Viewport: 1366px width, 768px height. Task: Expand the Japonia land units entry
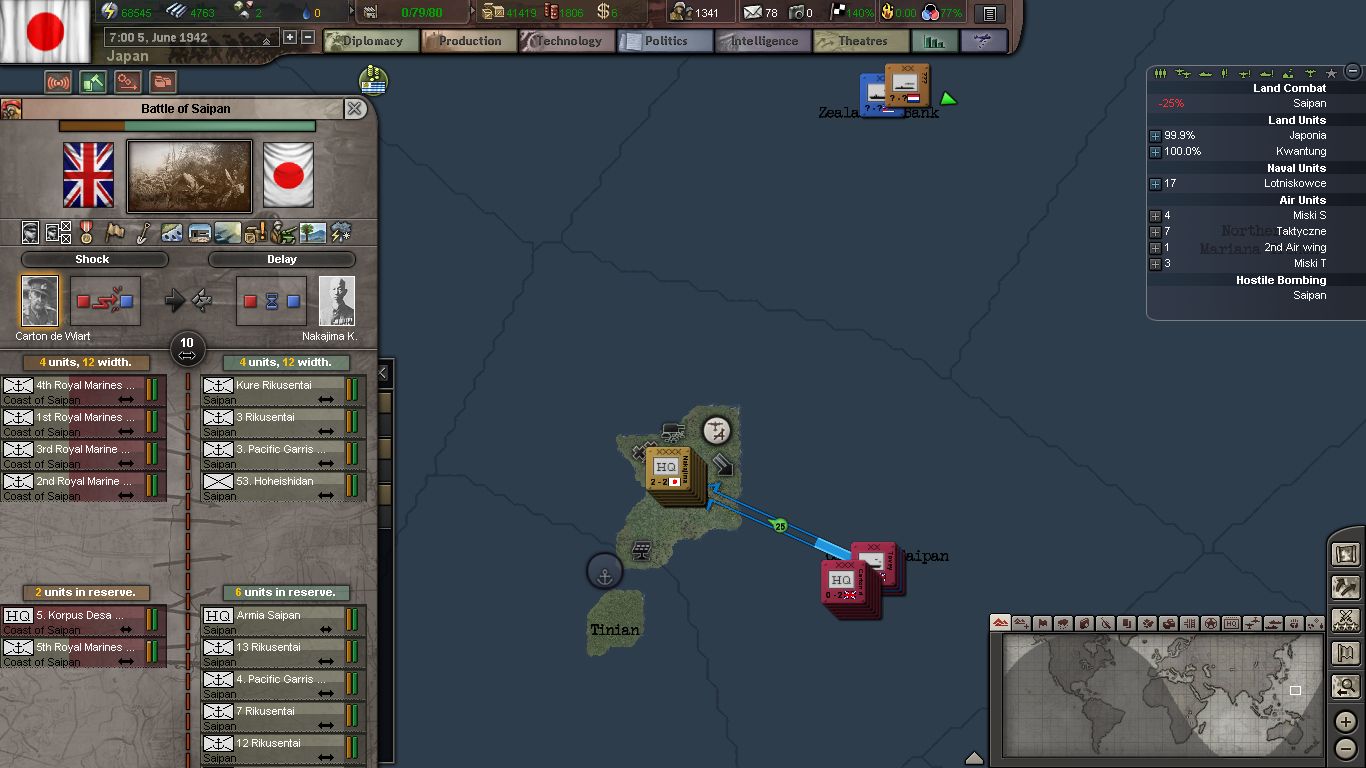[1155, 136]
